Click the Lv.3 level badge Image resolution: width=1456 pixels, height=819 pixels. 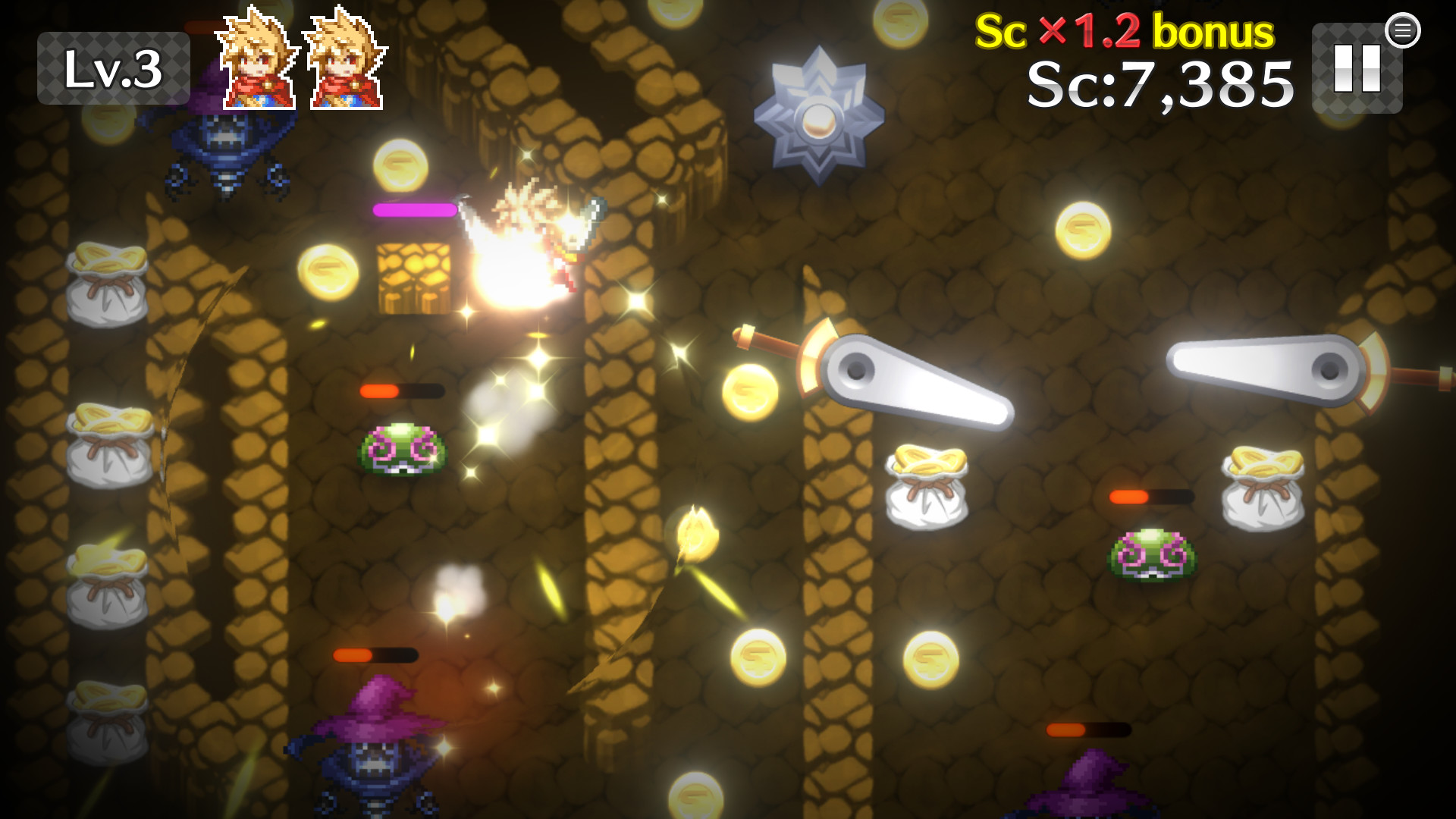pyautogui.click(x=114, y=68)
